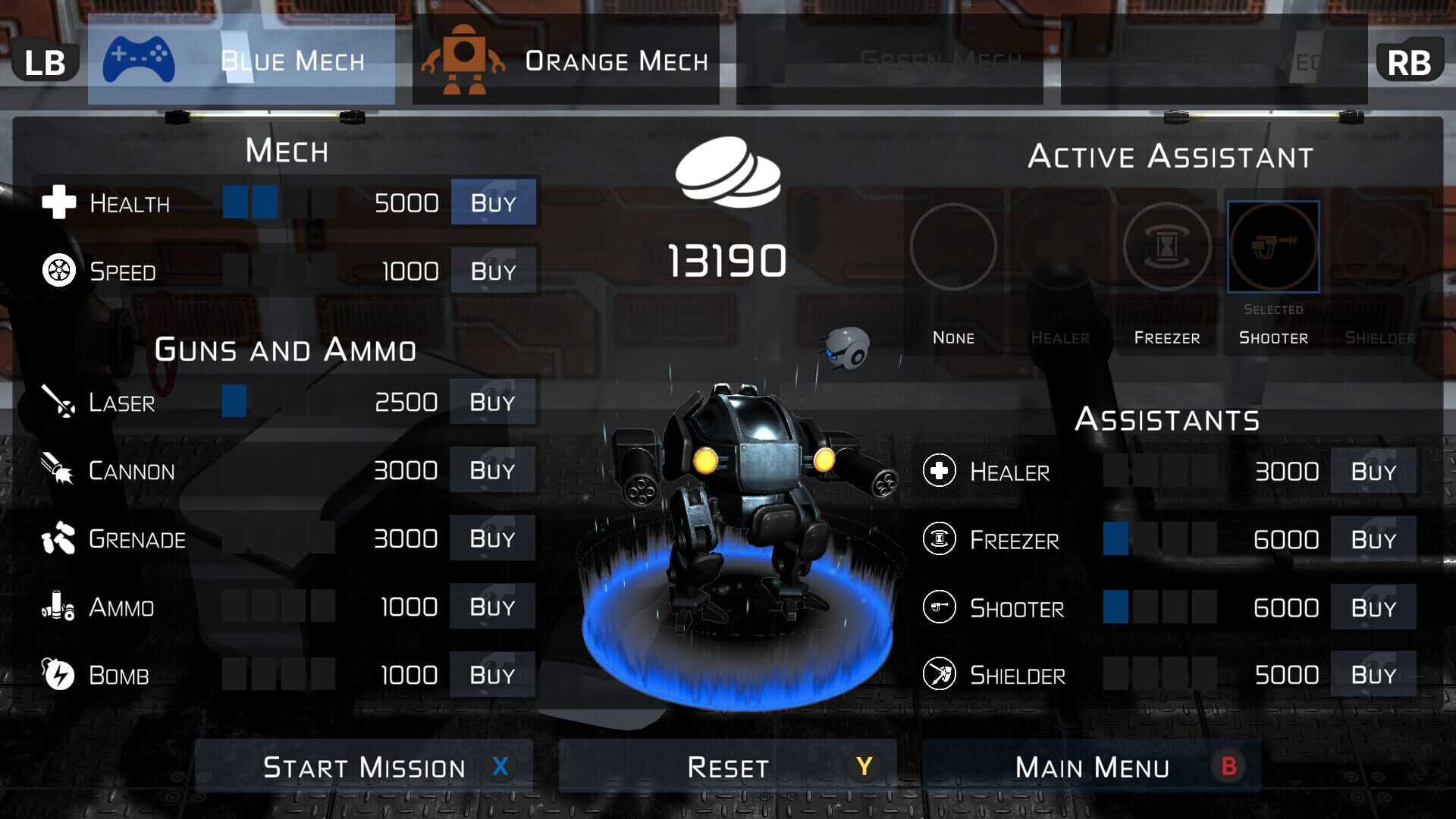
Task: Click the Shielder icon under Assistants
Action: pyautogui.click(x=940, y=676)
